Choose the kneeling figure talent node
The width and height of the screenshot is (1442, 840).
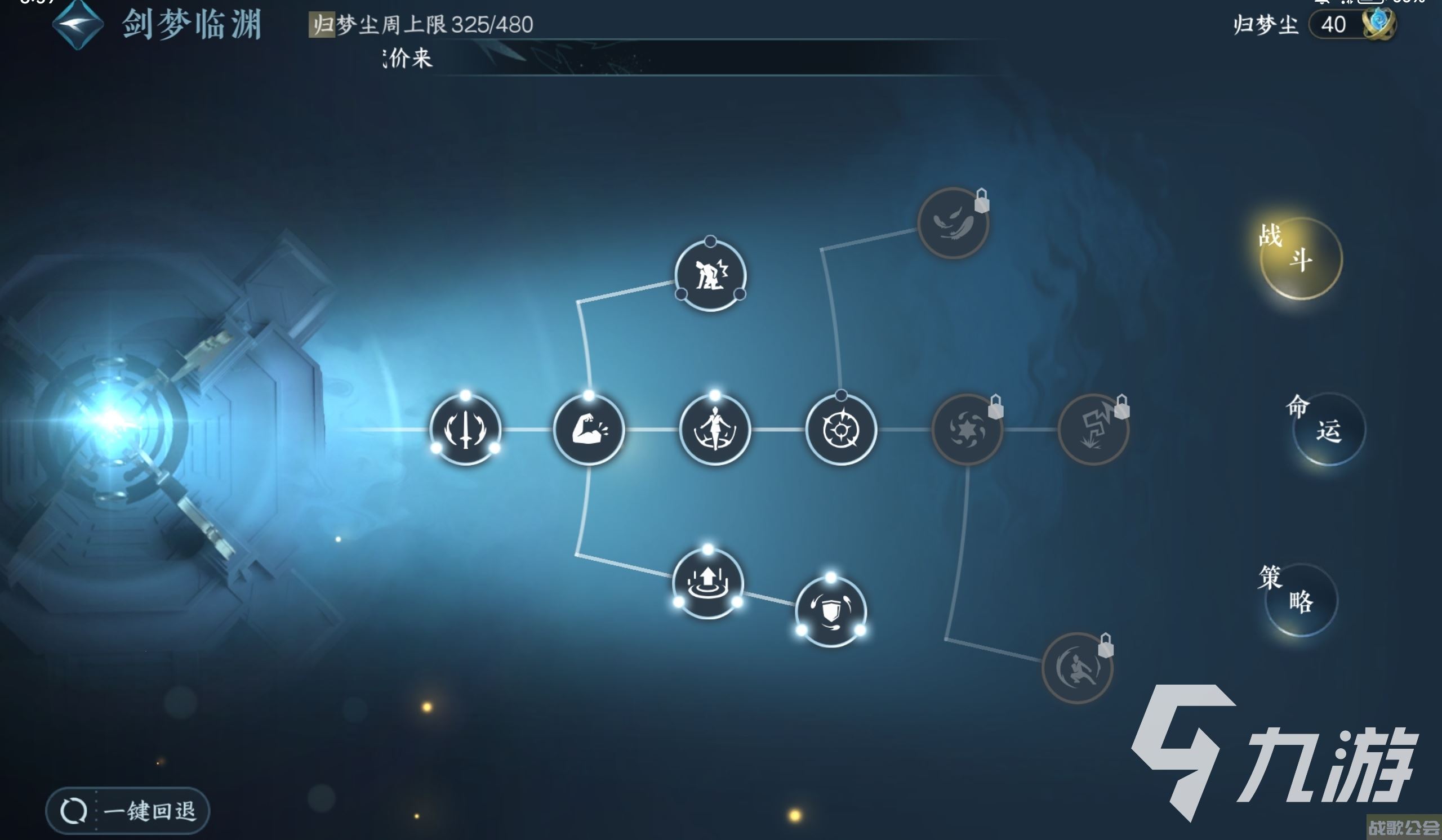(710, 276)
